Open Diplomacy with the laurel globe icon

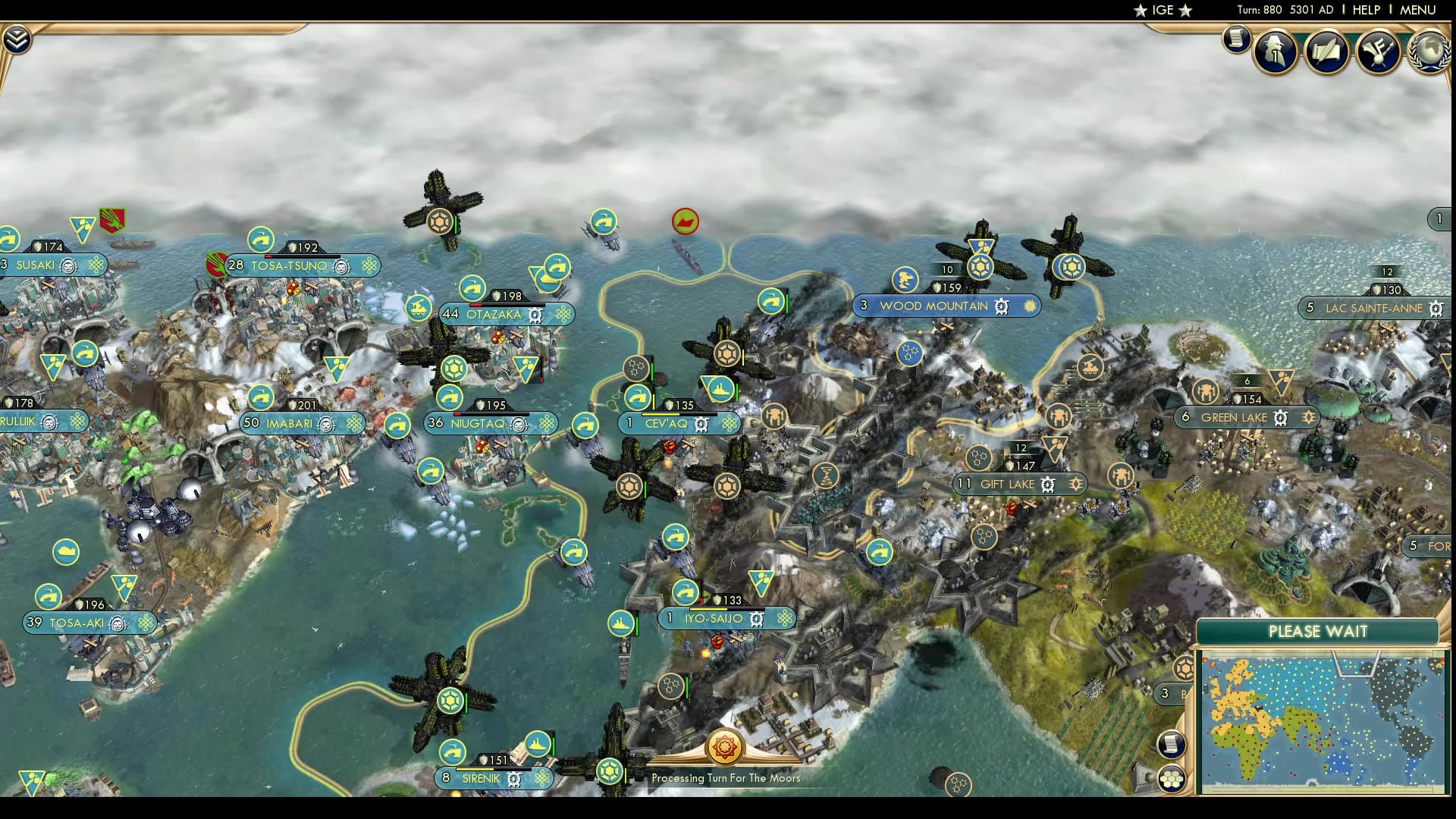tap(1430, 52)
